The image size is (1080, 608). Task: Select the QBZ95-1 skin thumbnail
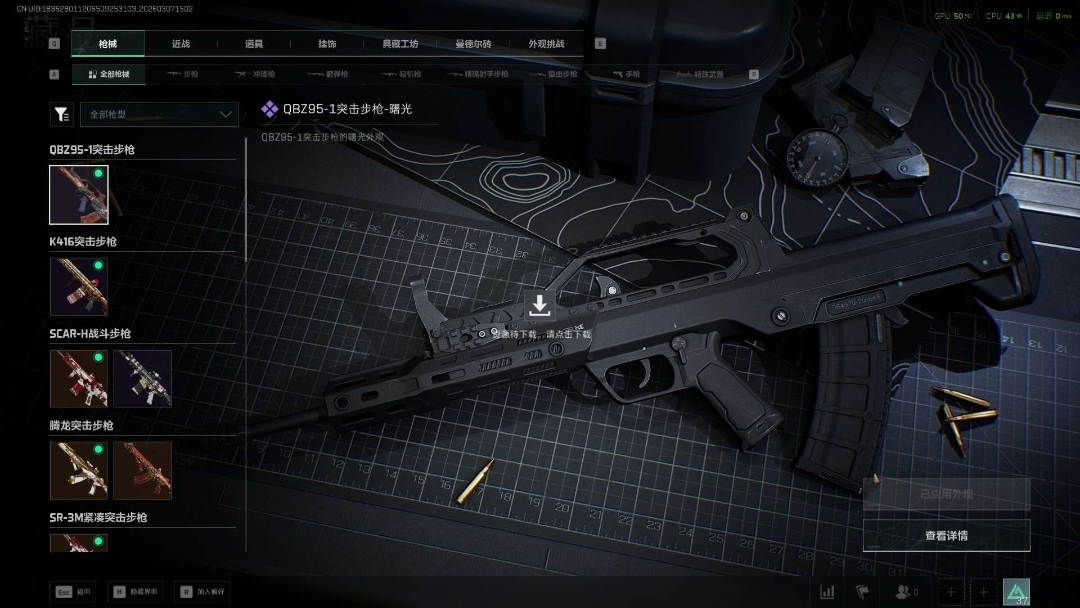coord(79,195)
